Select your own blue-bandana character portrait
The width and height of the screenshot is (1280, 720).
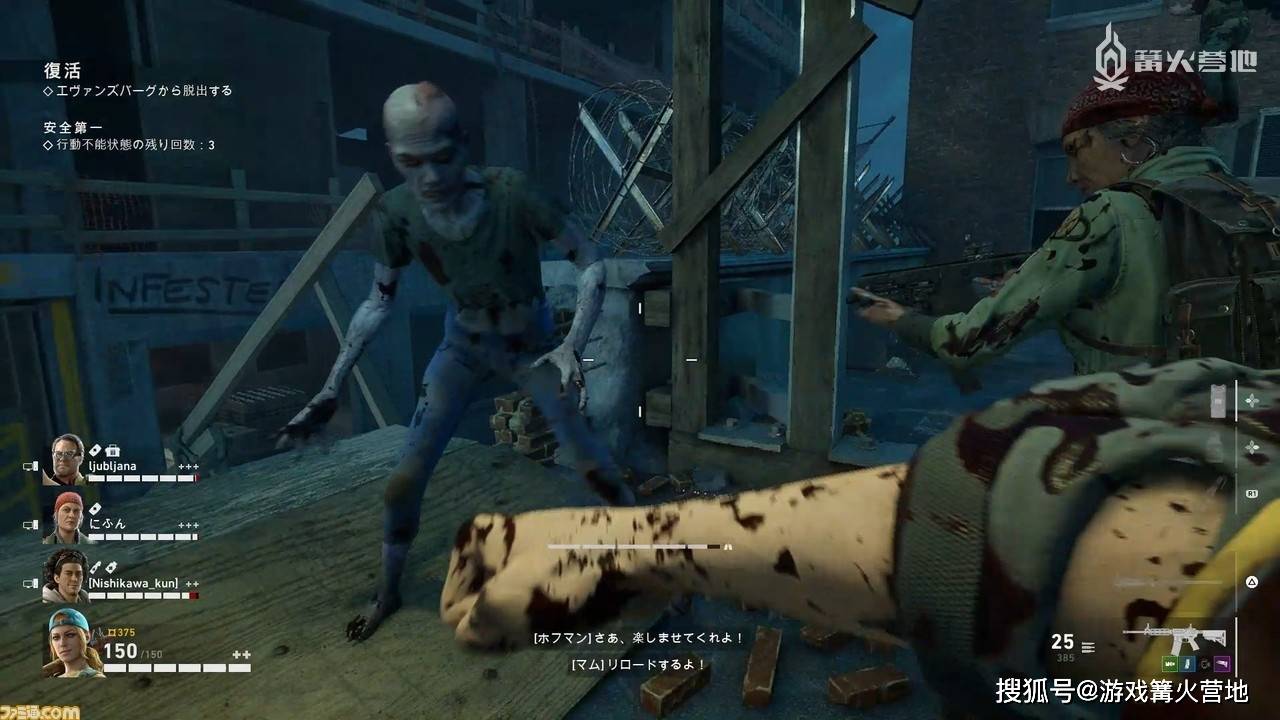pyautogui.click(x=69, y=640)
